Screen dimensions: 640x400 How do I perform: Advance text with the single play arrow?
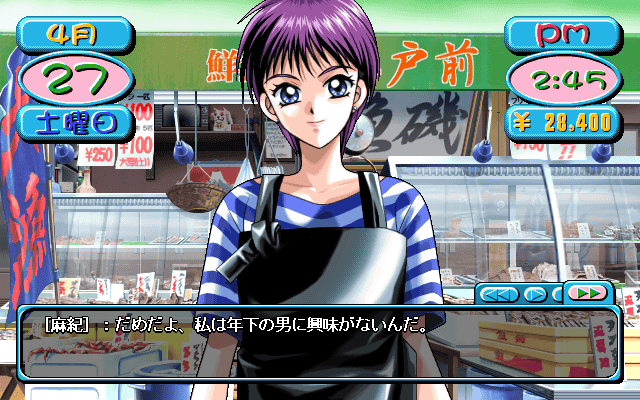pos(535,294)
